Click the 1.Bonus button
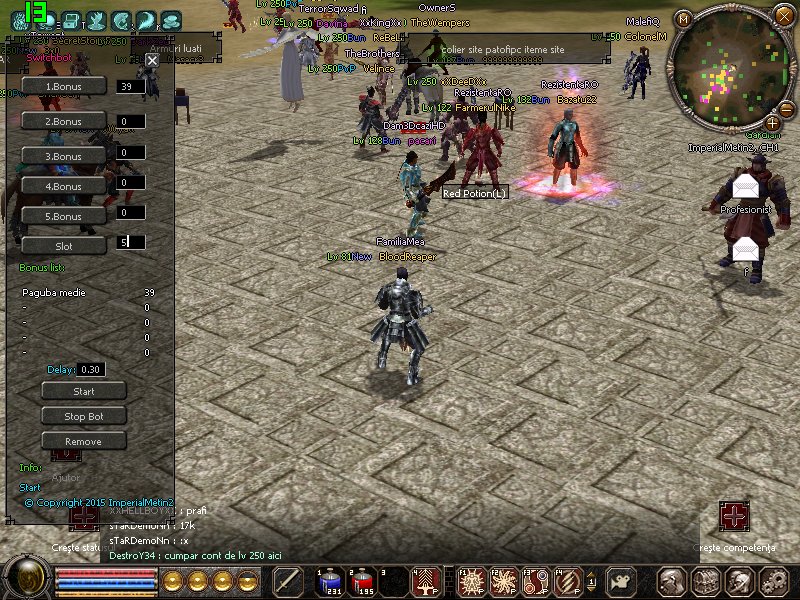 tap(64, 87)
